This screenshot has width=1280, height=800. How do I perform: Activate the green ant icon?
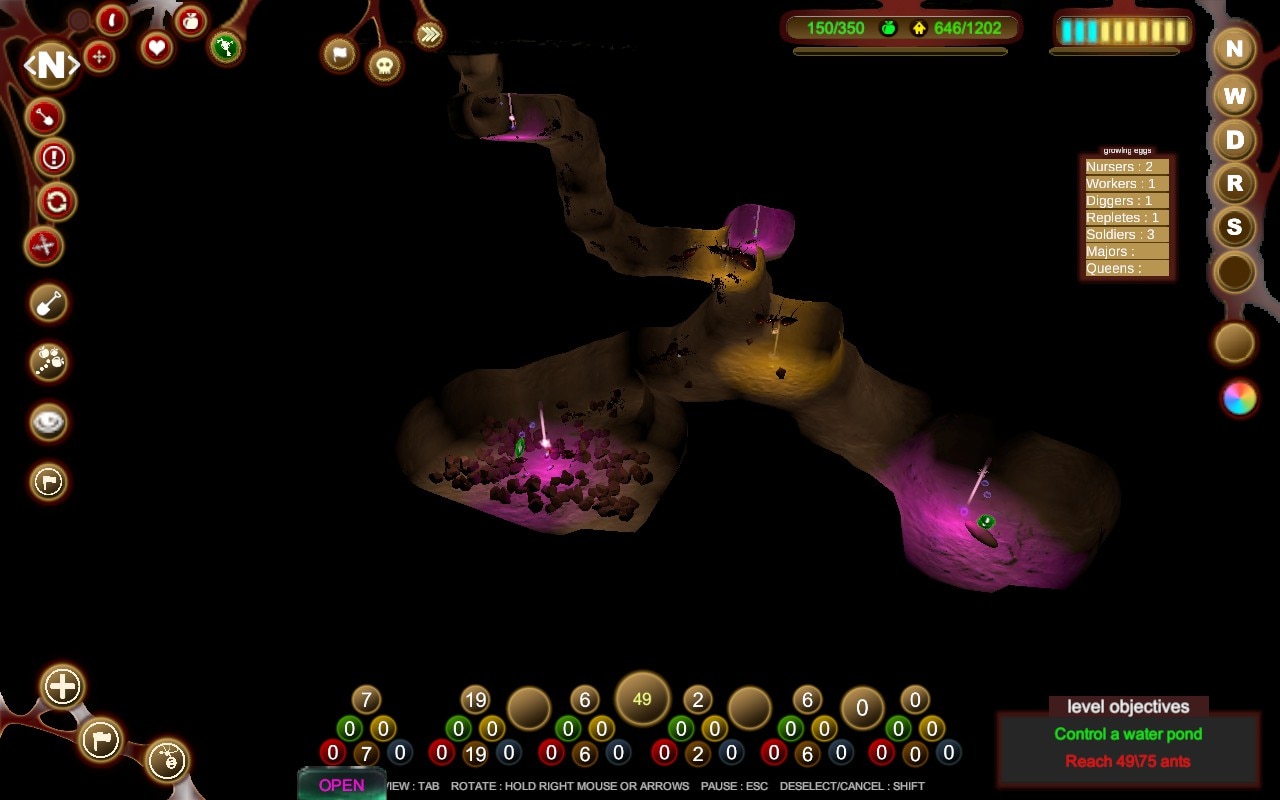click(x=226, y=46)
